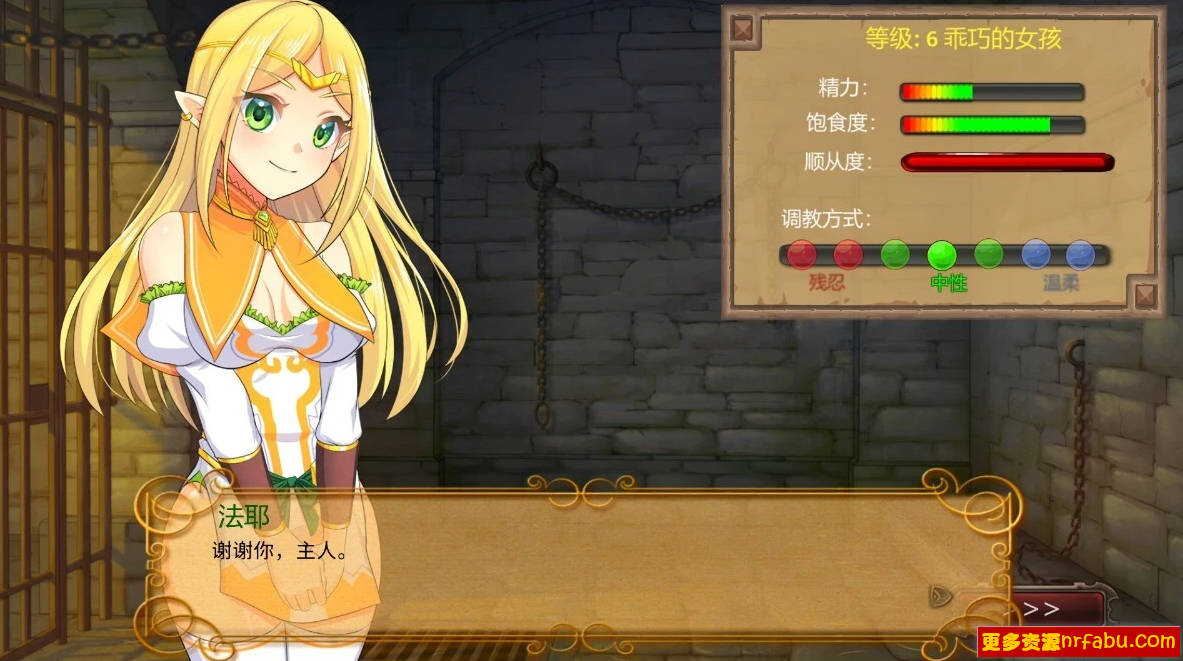
Task: Choose the blue orb nearest the green orbs
Action: click(1035, 254)
